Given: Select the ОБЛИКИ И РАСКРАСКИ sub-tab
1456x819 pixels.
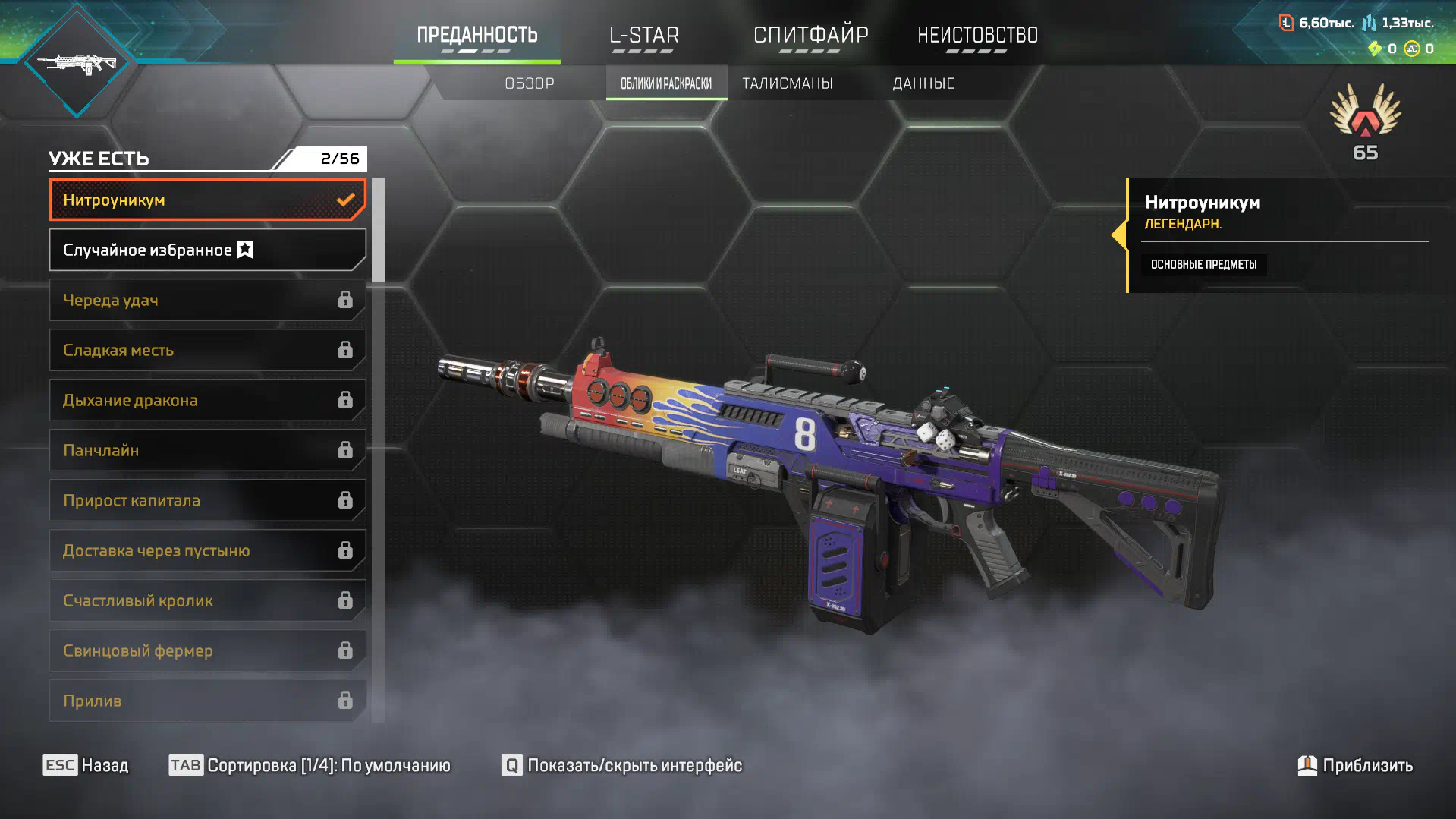Looking at the screenshot, I should point(666,83).
